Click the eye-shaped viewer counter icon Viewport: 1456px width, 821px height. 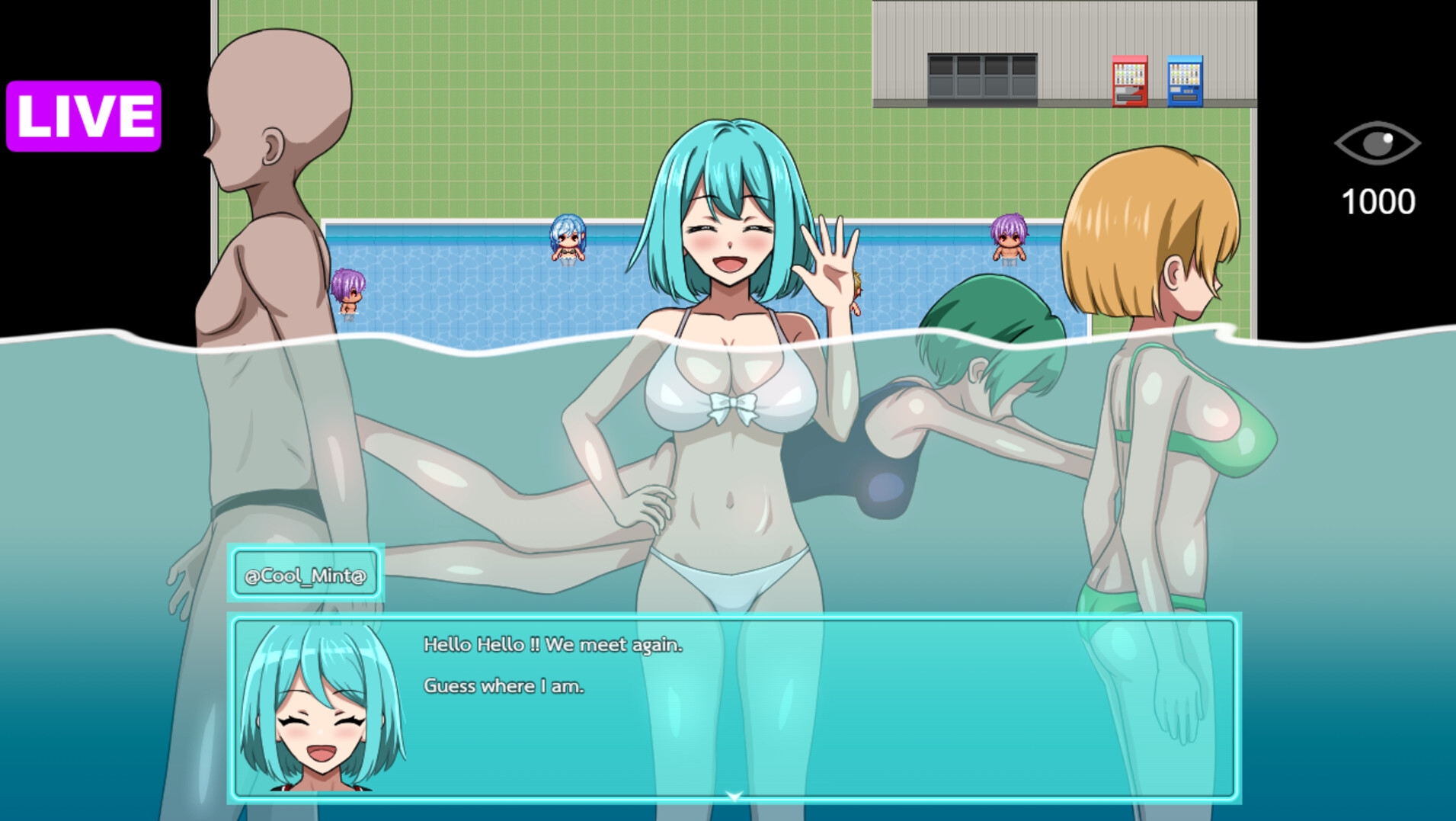[x=1376, y=142]
